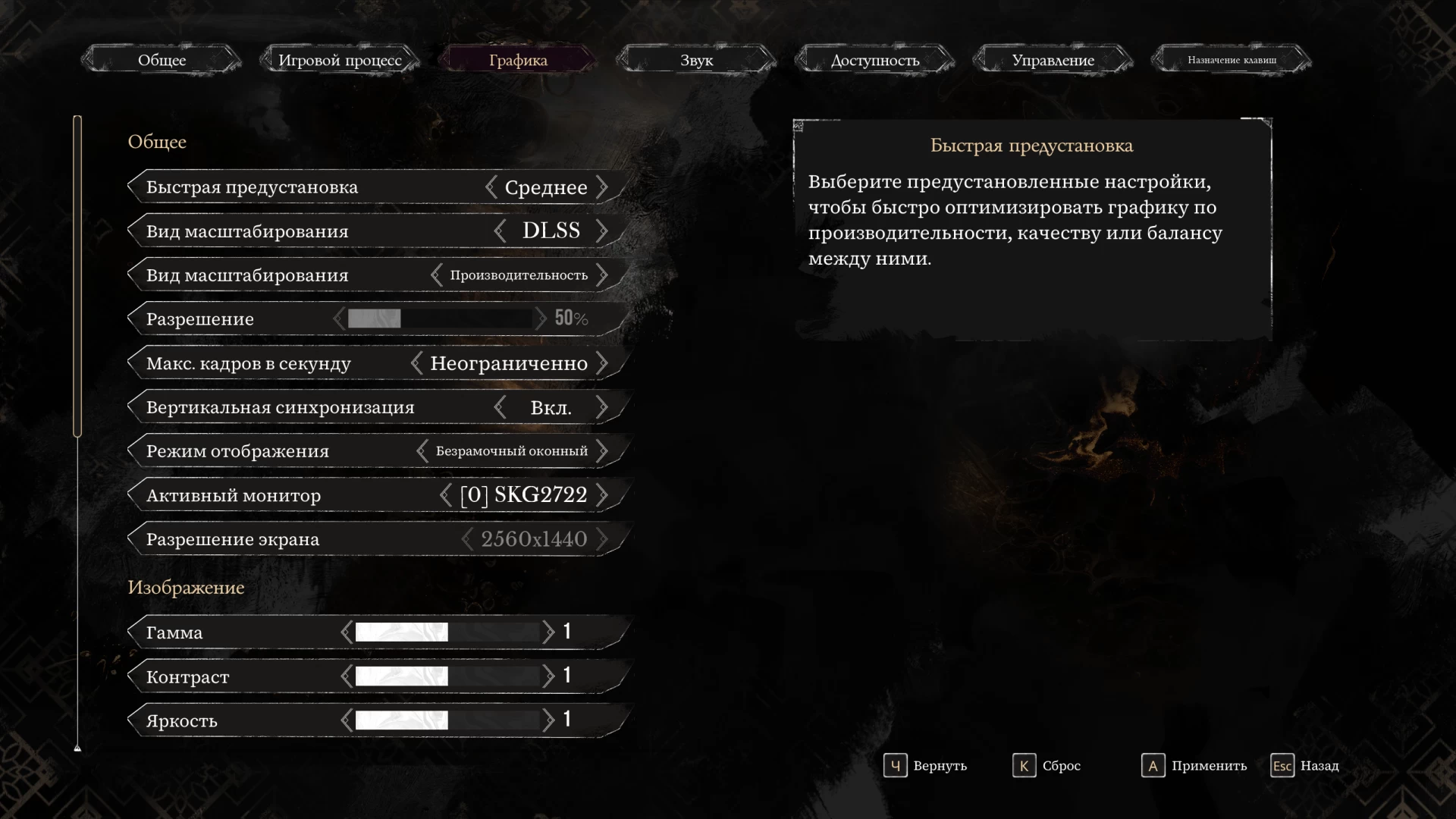Go back with the Назад button

tap(1305, 766)
